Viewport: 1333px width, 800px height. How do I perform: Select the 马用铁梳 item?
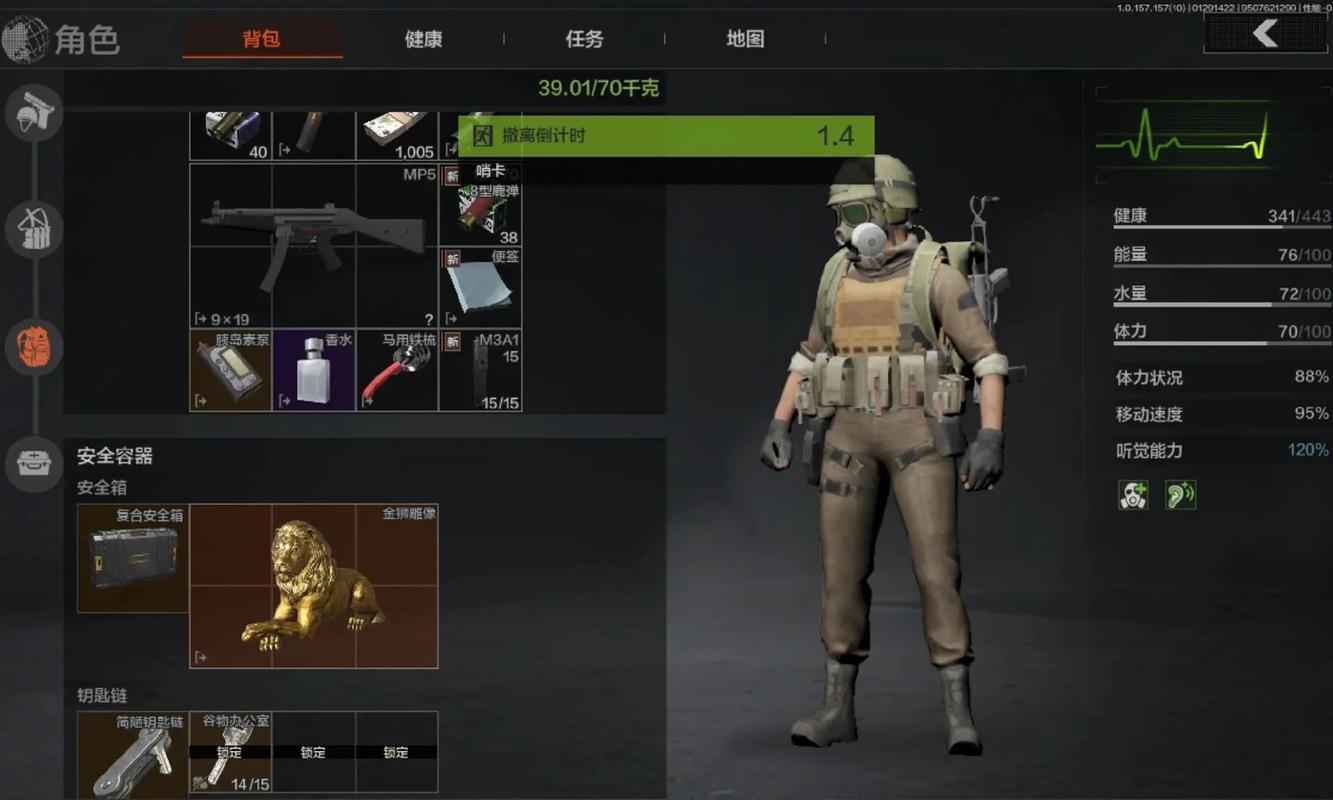point(397,370)
